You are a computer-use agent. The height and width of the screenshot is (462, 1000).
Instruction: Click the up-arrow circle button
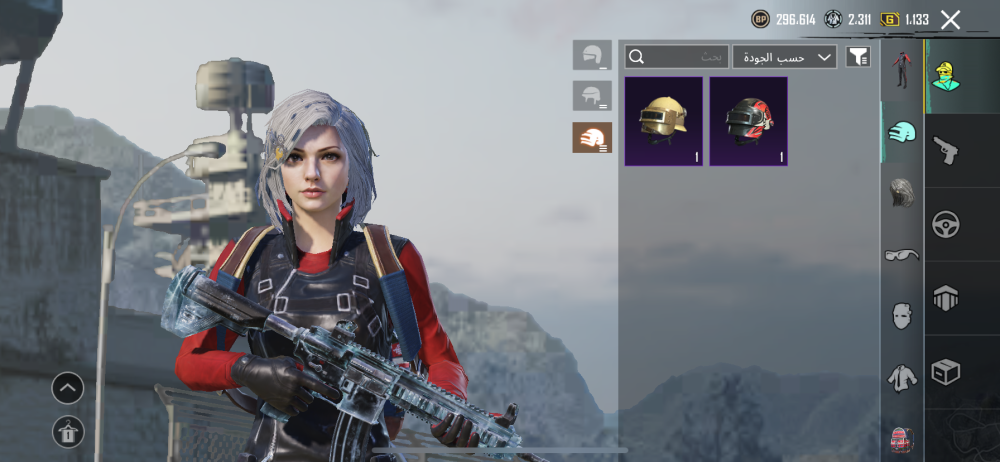pyautogui.click(x=68, y=388)
